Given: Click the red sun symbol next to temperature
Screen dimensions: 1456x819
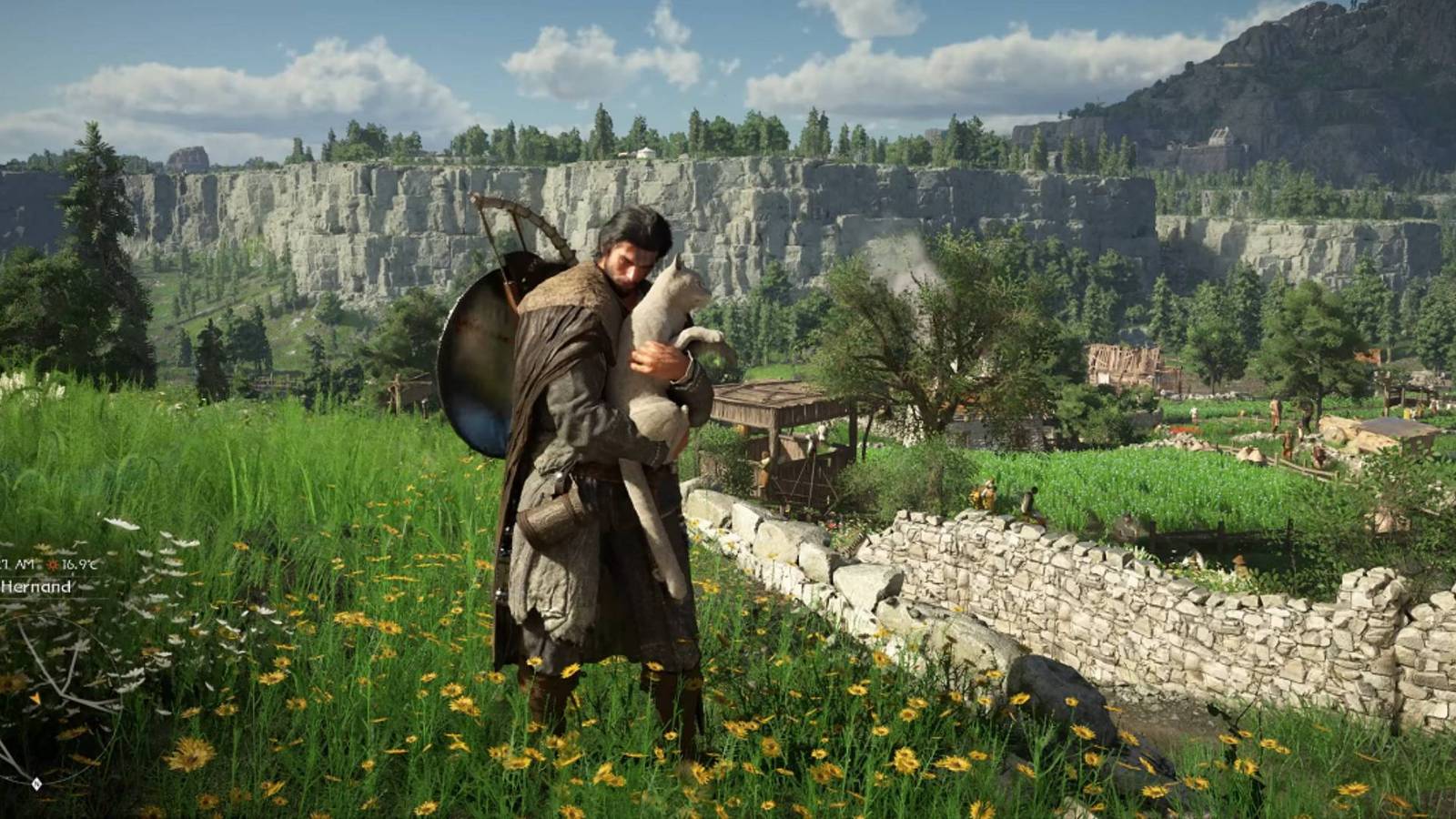Looking at the screenshot, I should 52,565.
